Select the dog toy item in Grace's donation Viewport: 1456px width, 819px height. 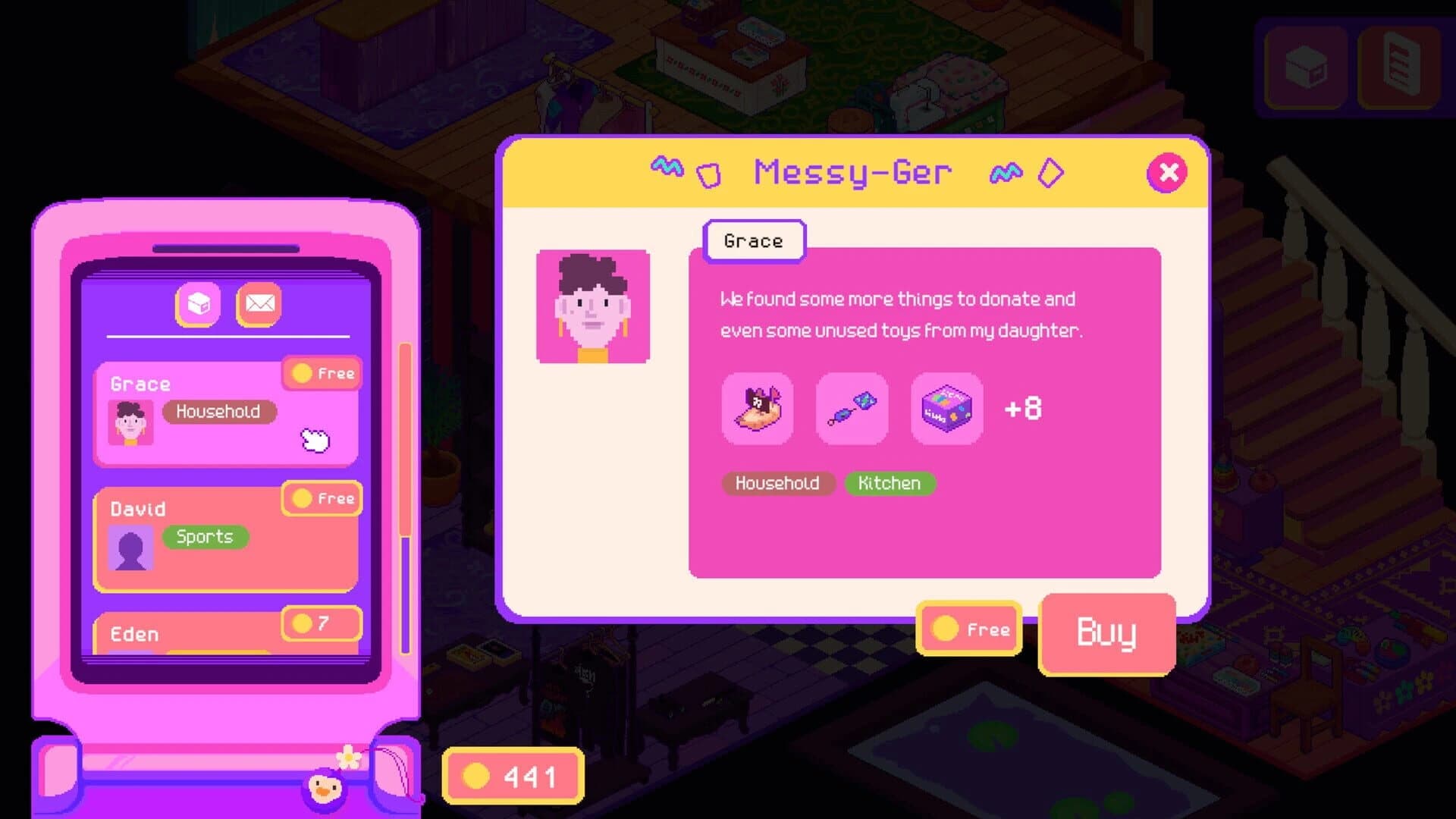click(756, 409)
